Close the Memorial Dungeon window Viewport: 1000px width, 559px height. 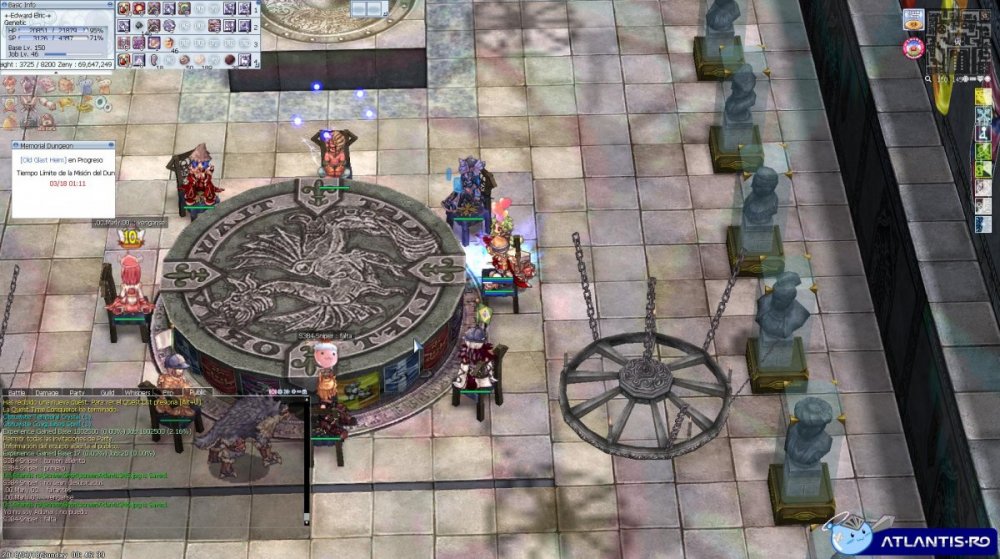click(110, 146)
